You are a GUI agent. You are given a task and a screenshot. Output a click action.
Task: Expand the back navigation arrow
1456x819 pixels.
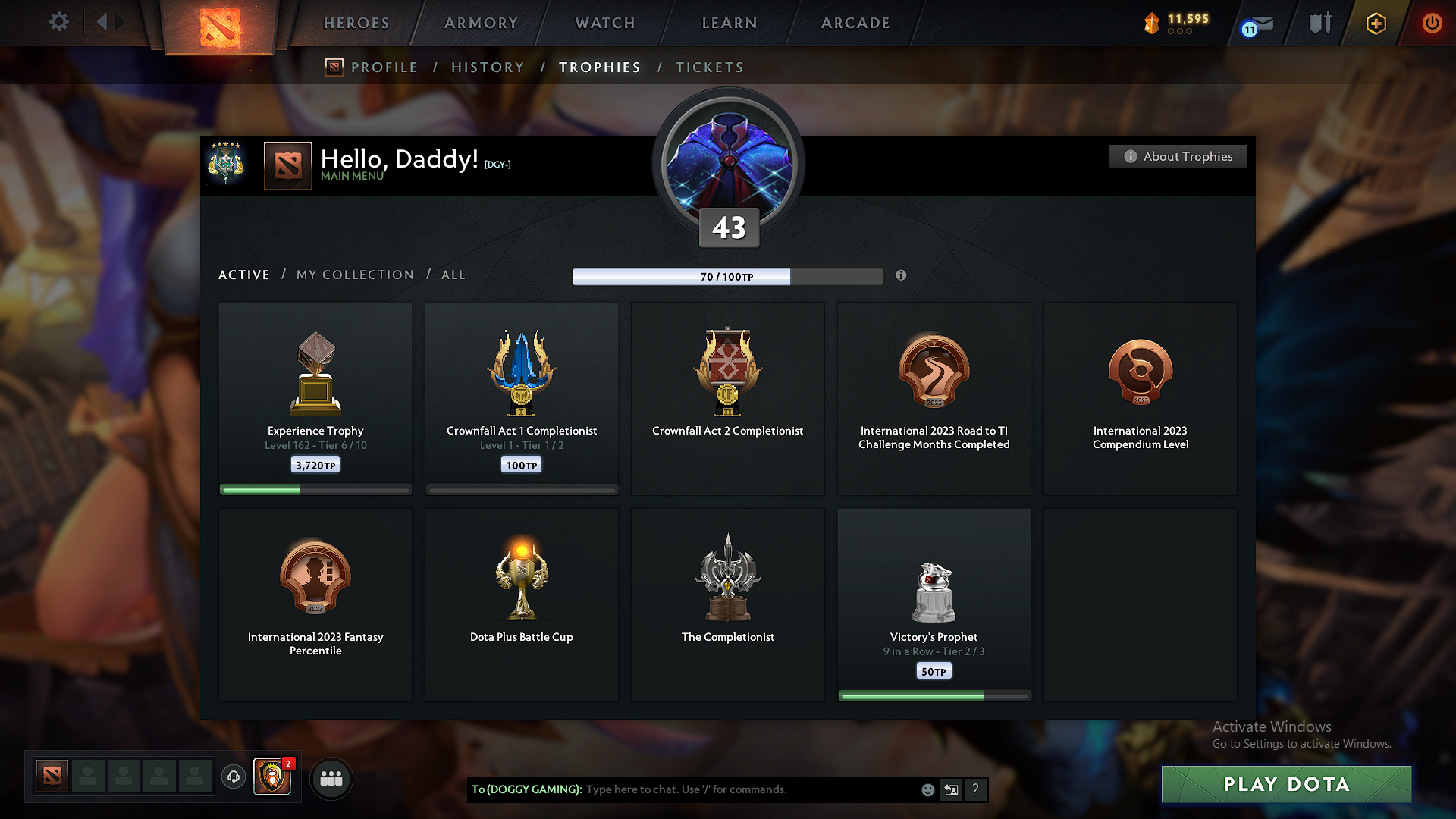104,22
